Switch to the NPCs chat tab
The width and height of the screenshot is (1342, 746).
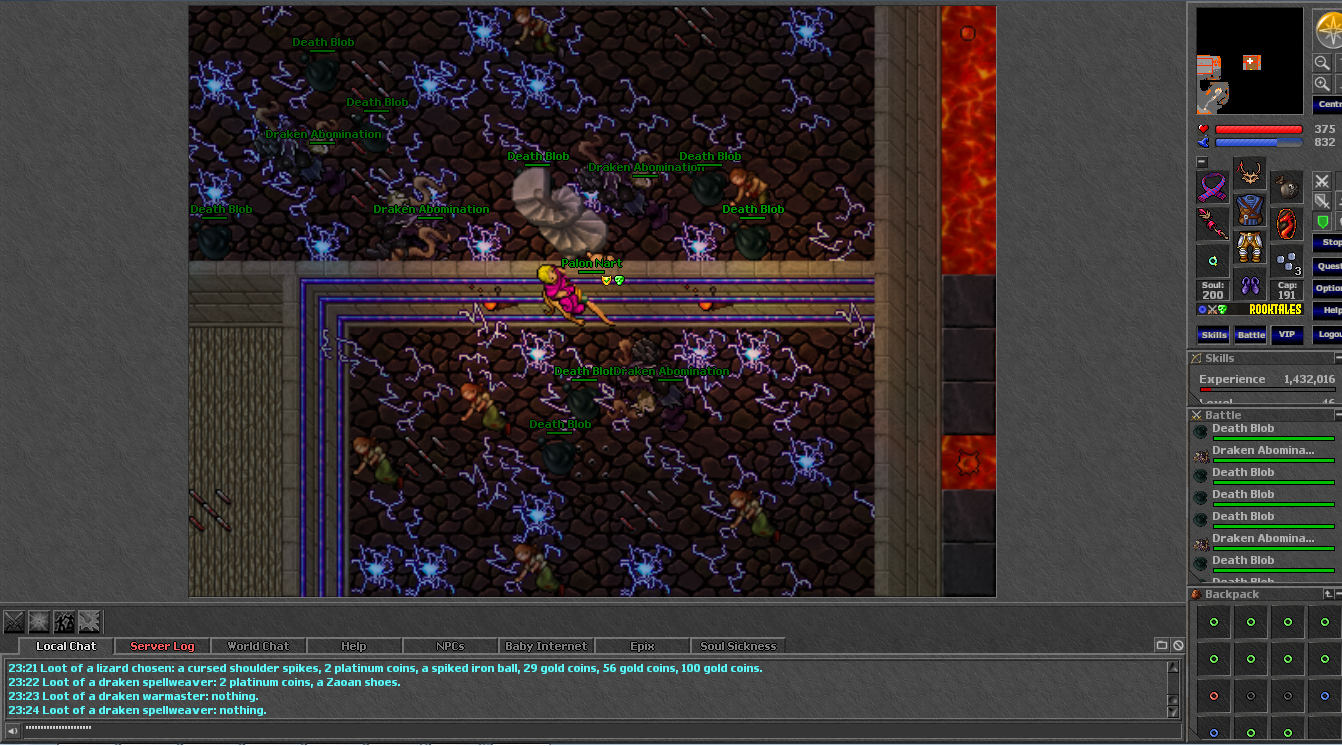(450, 646)
